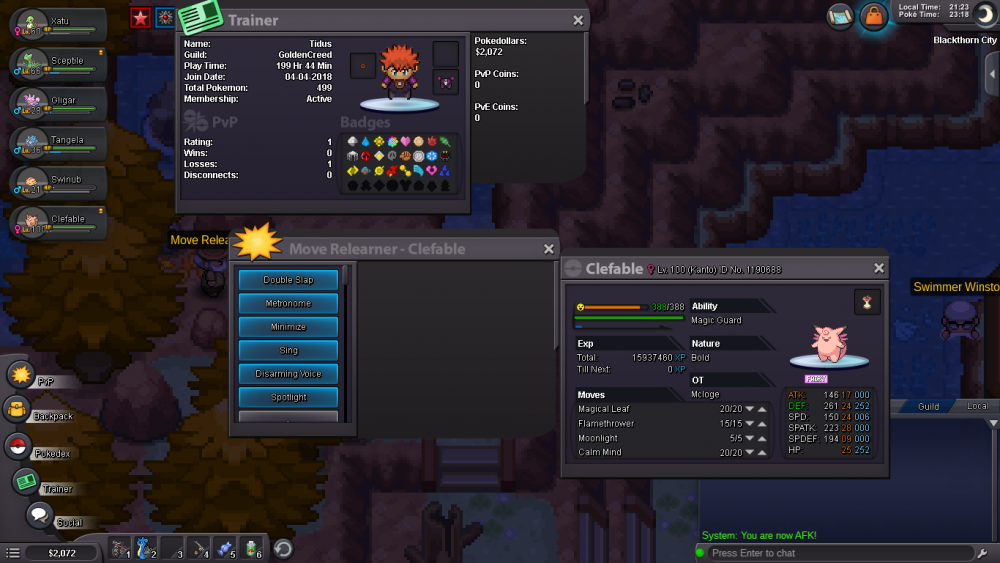Image resolution: width=1000 pixels, height=563 pixels.
Task: Select Xatu in the party list
Action: [58, 24]
